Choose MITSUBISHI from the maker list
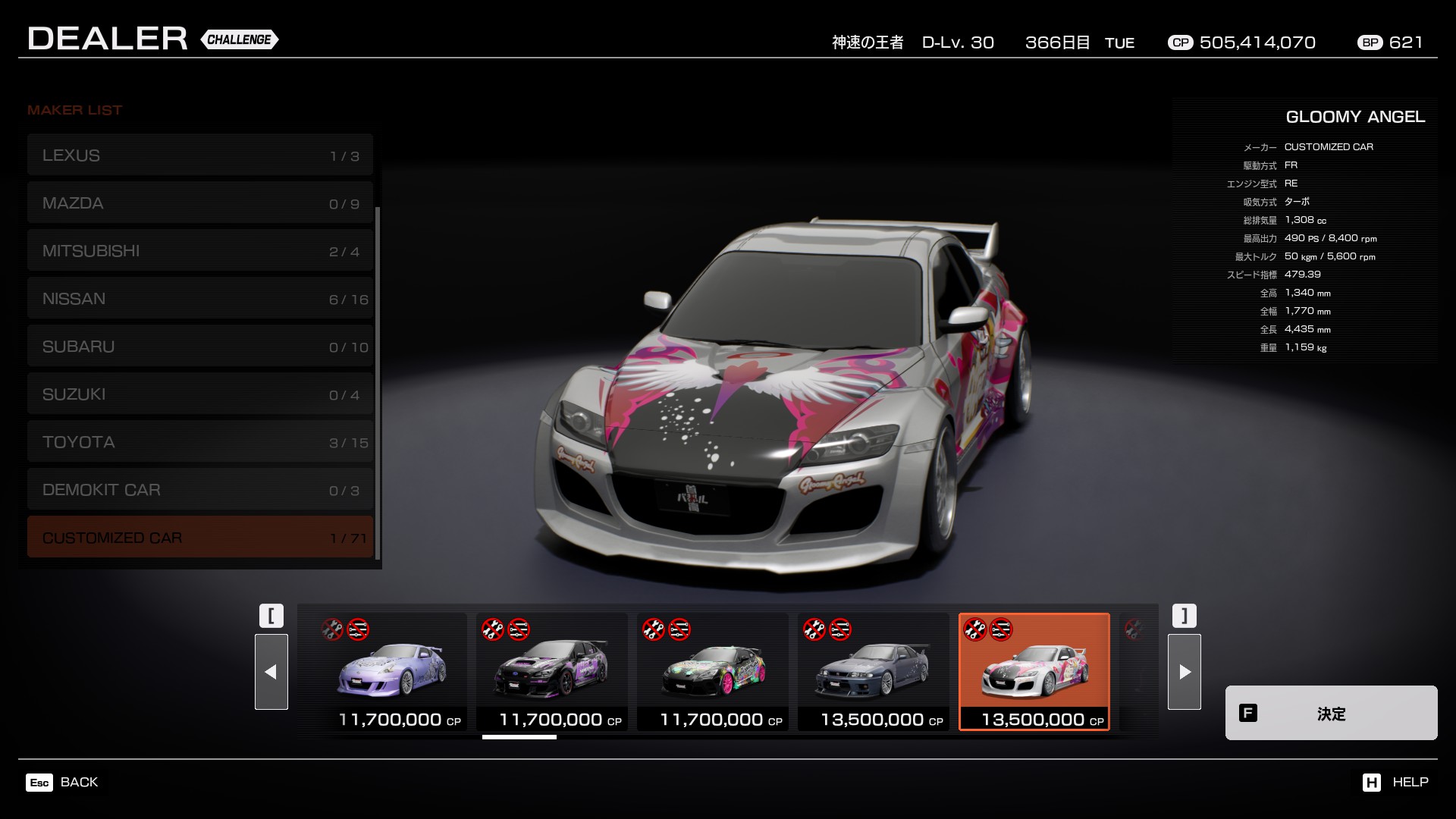The width and height of the screenshot is (1456, 819). pyautogui.click(x=199, y=251)
